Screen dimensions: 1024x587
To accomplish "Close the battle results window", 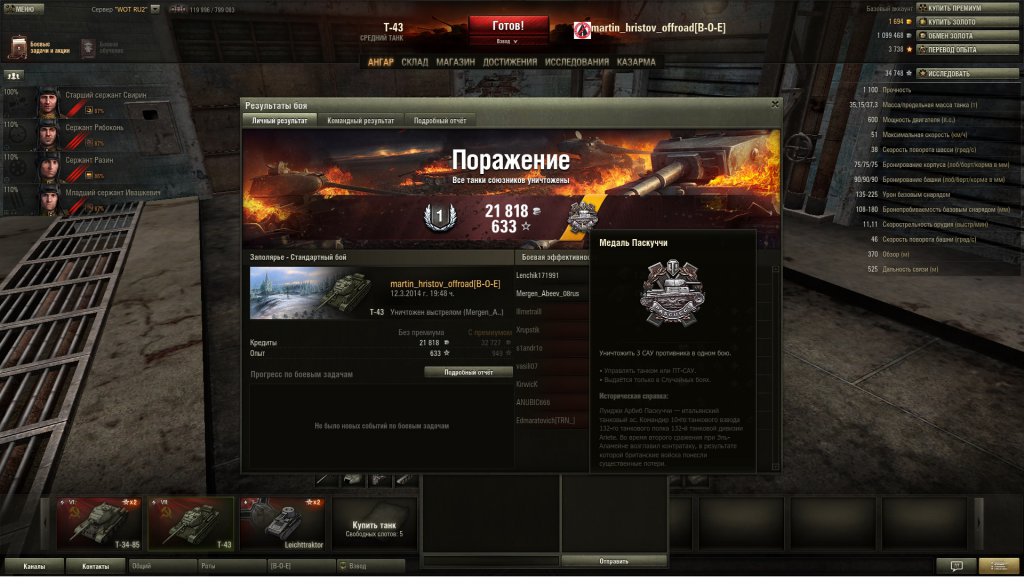I will coord(775,104).
